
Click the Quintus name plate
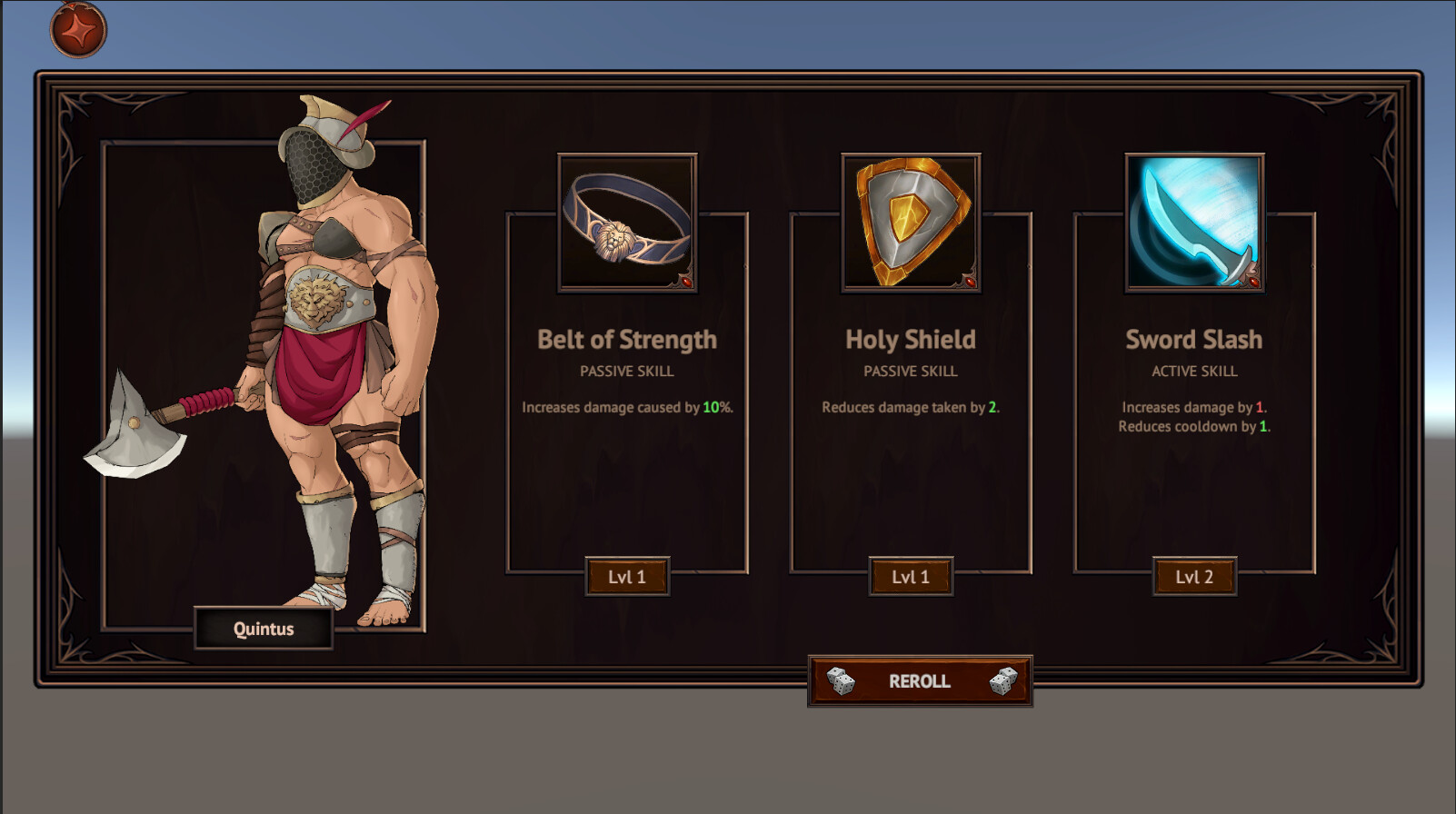264,628
